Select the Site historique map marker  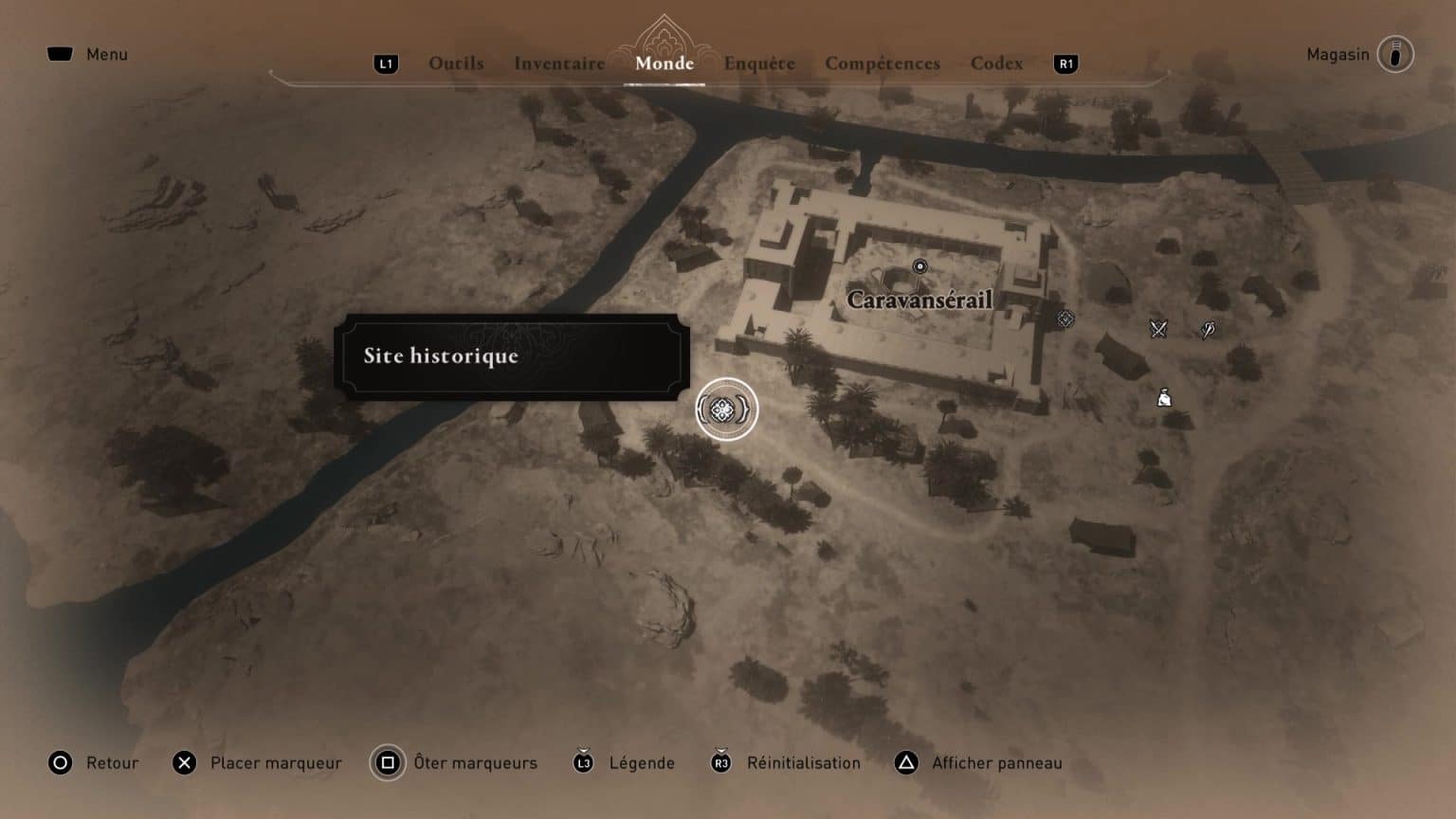725,409
